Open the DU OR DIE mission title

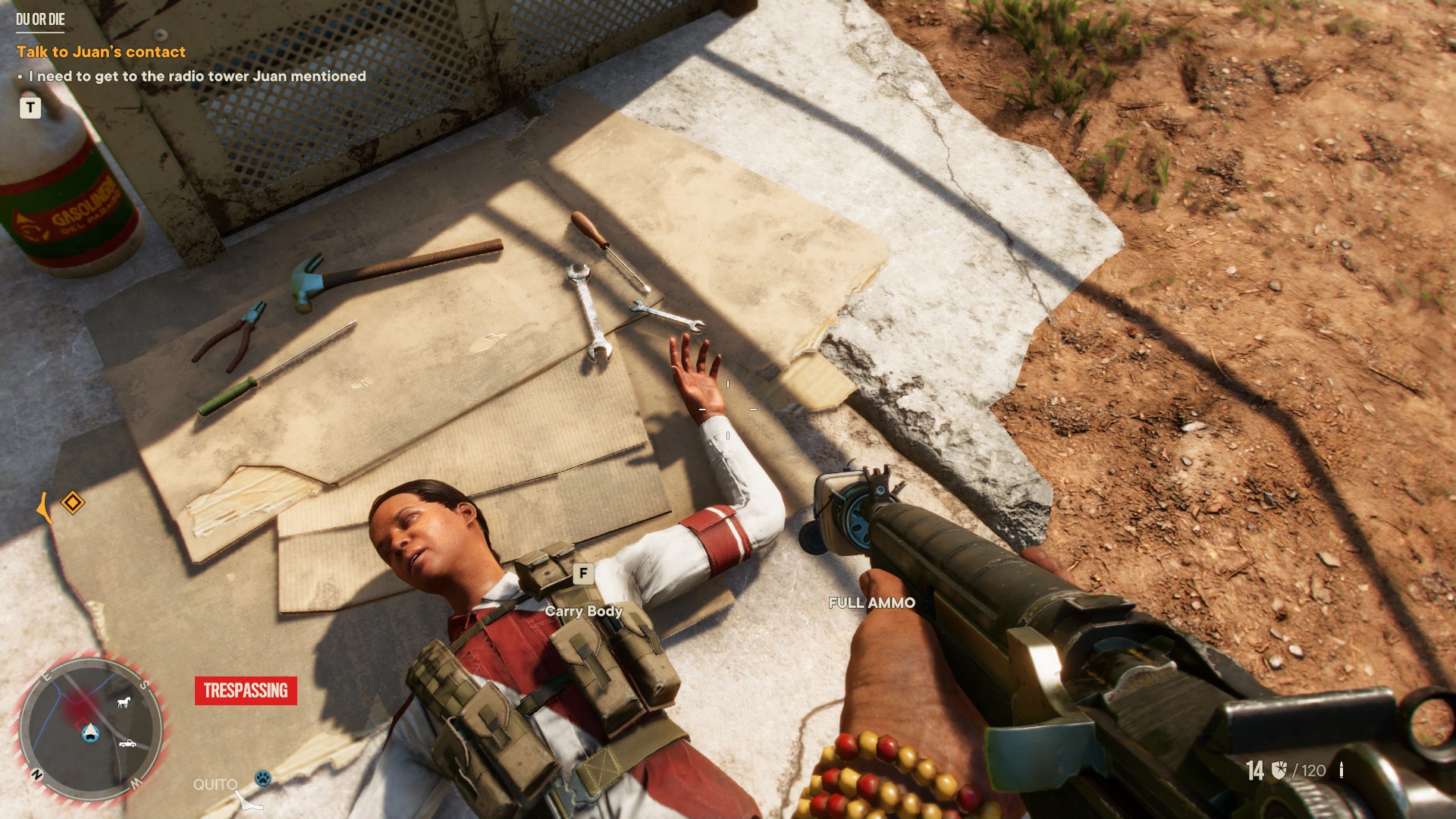point(41,19)
